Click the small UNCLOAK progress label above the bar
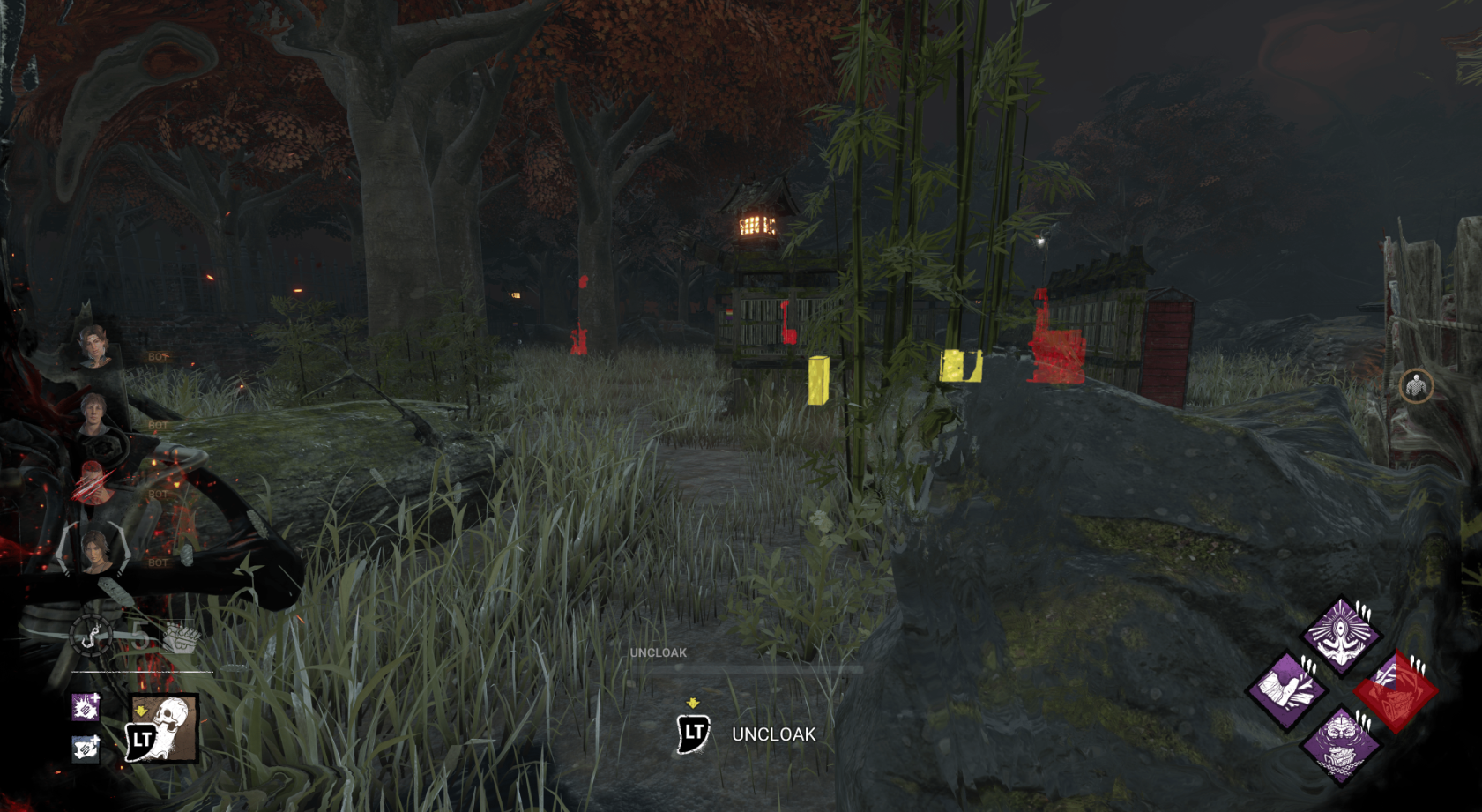Viewport: 1482px width, 812px height. tap(657, 652)
